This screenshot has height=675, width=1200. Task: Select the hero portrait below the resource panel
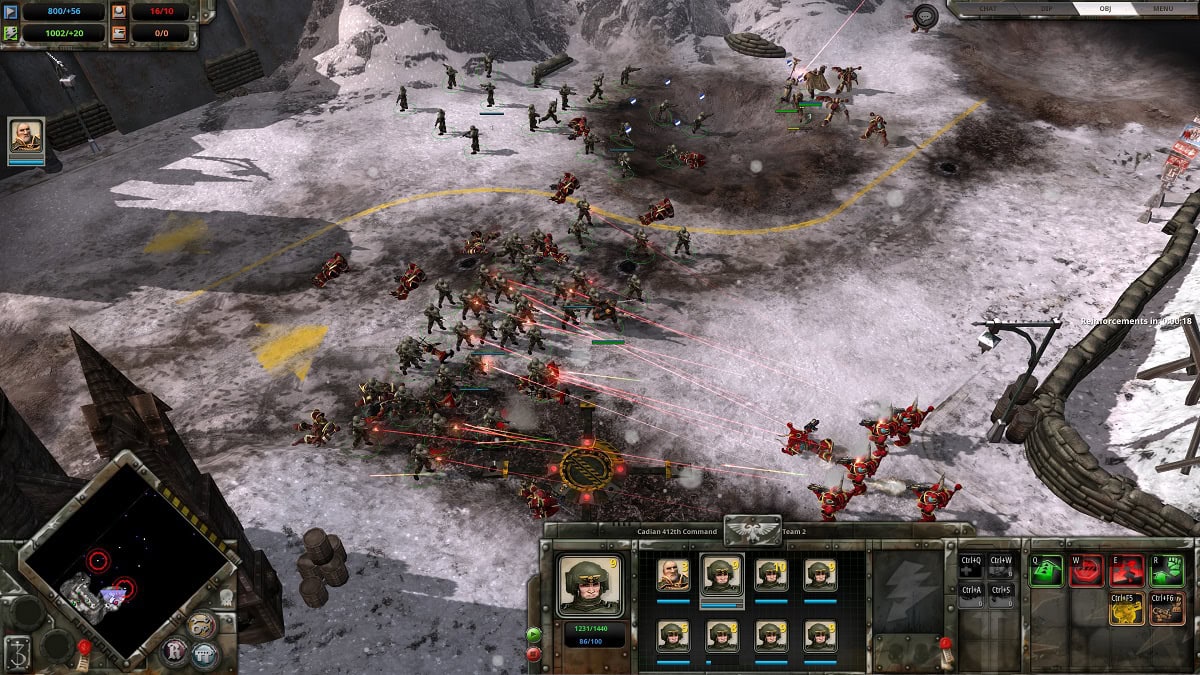[x=26, y=138]
